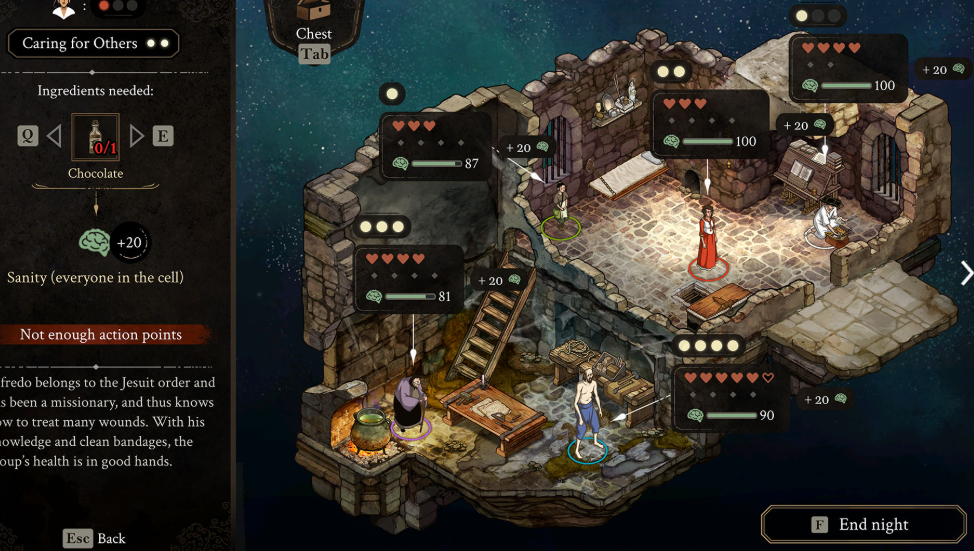Choose the Chocolate ingredient slot

[95, 137]
